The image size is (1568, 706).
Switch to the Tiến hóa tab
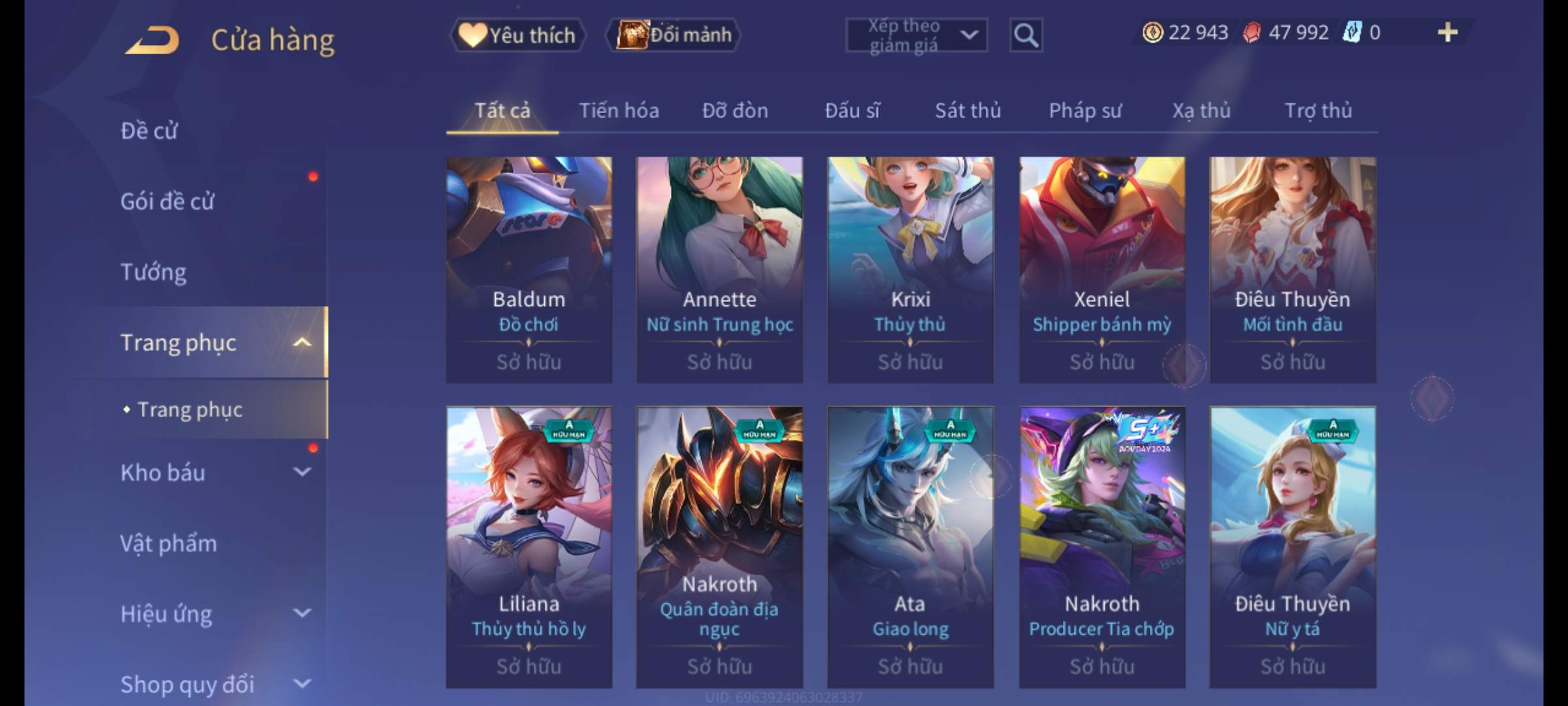coord(619,110)
